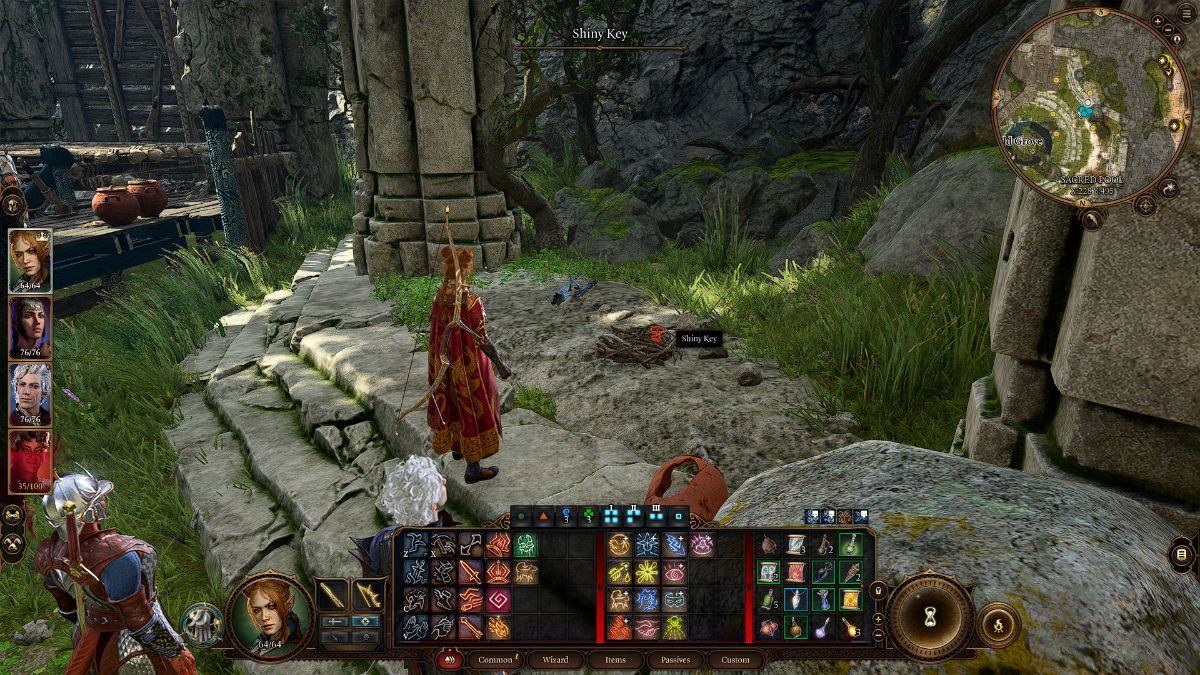Select the red-haired elf party portrait
Viewport: 1200px width, 675px height.
31,261
